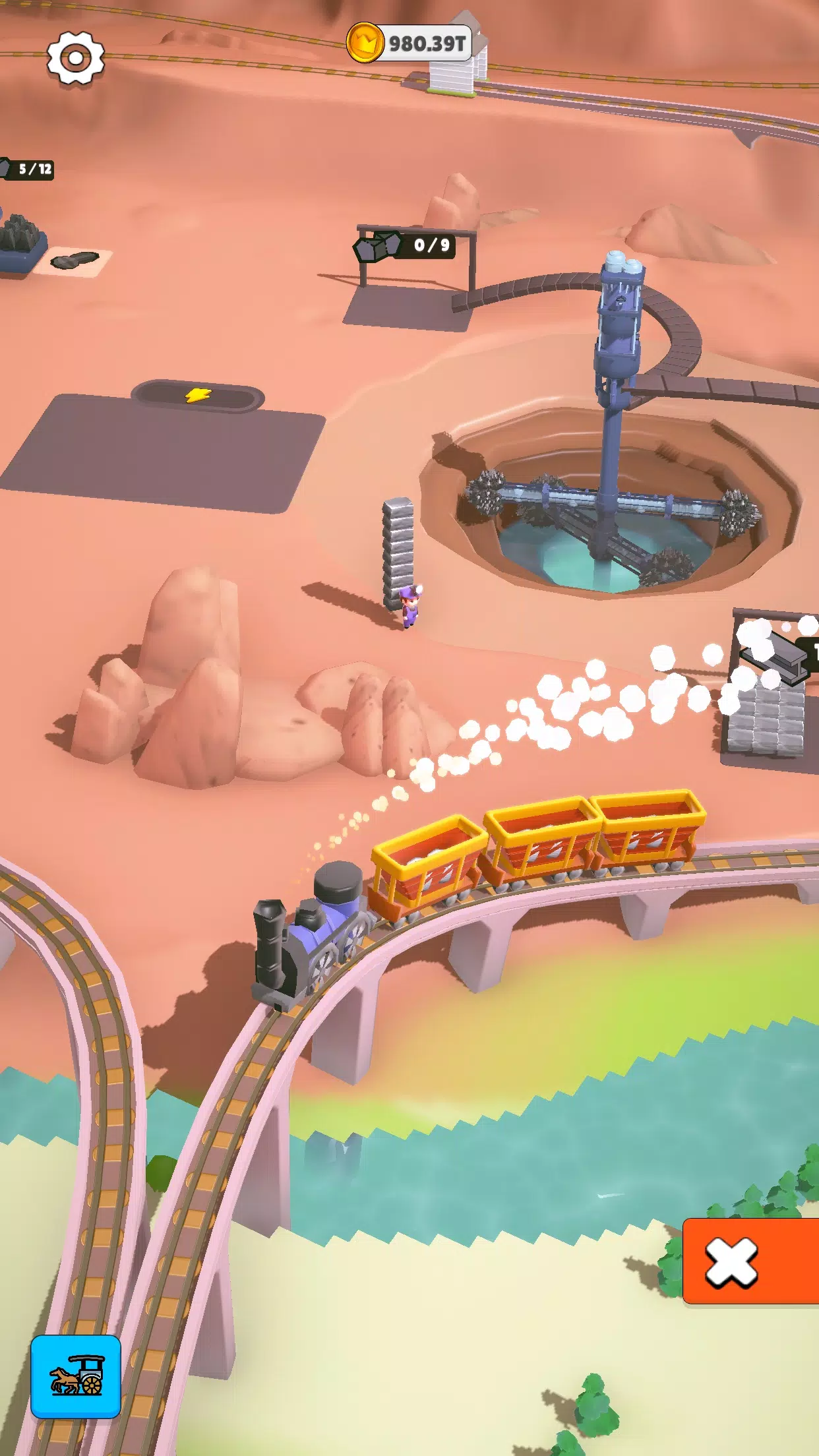Tap the orange X close button

(x=749, y=1261)
